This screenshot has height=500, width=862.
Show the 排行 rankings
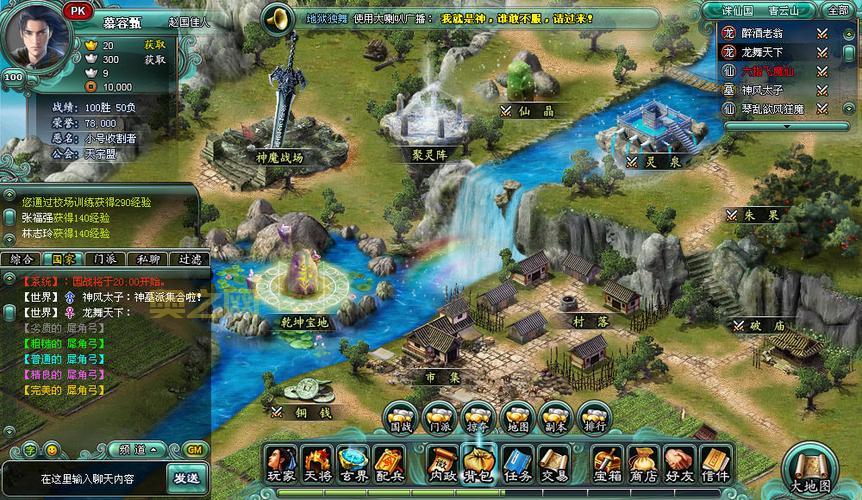point(594,418)
